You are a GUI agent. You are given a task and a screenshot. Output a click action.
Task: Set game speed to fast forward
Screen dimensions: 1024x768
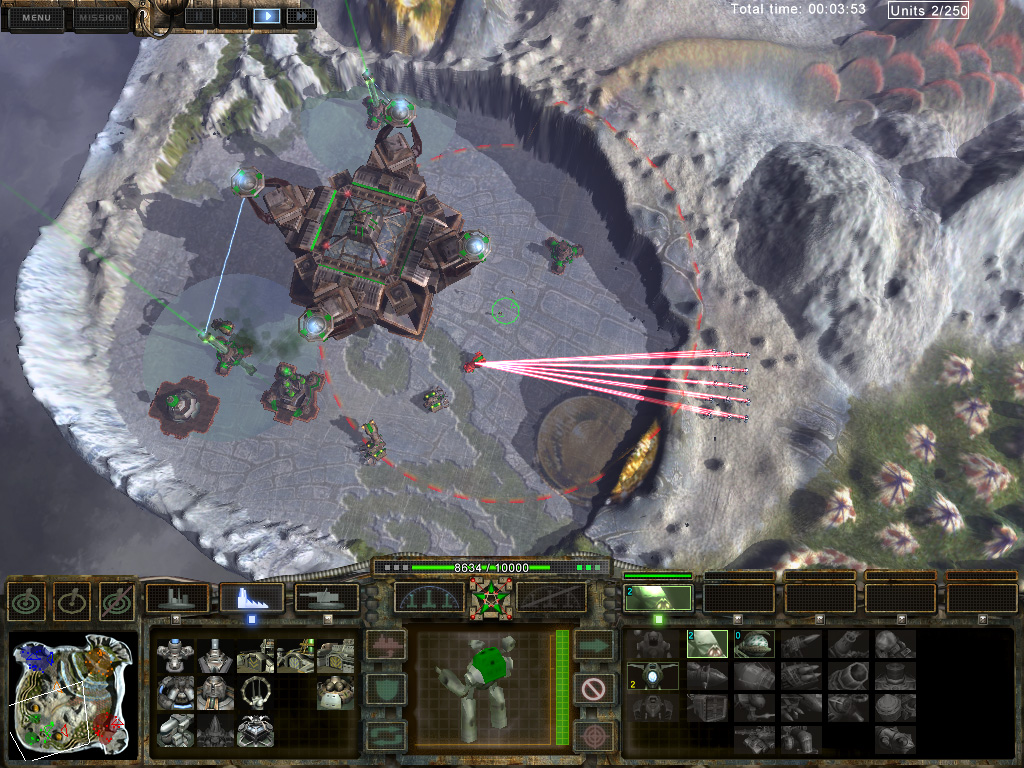(300, 15)
